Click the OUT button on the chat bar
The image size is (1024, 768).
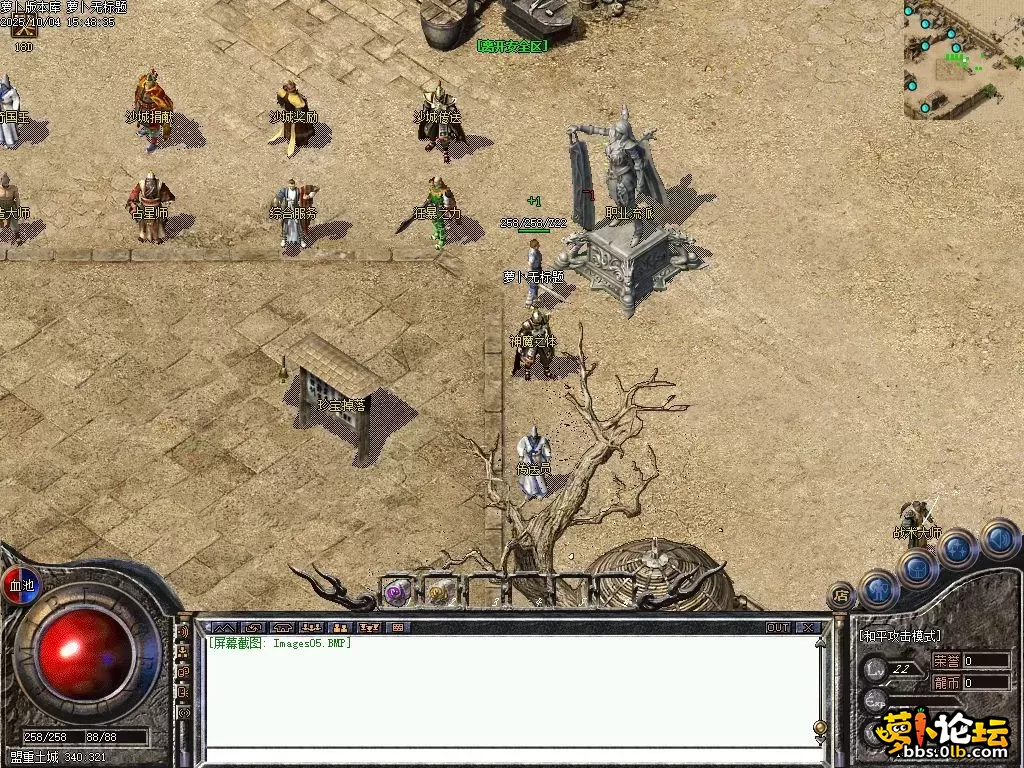pyautogui.click(x=778, y=628)
